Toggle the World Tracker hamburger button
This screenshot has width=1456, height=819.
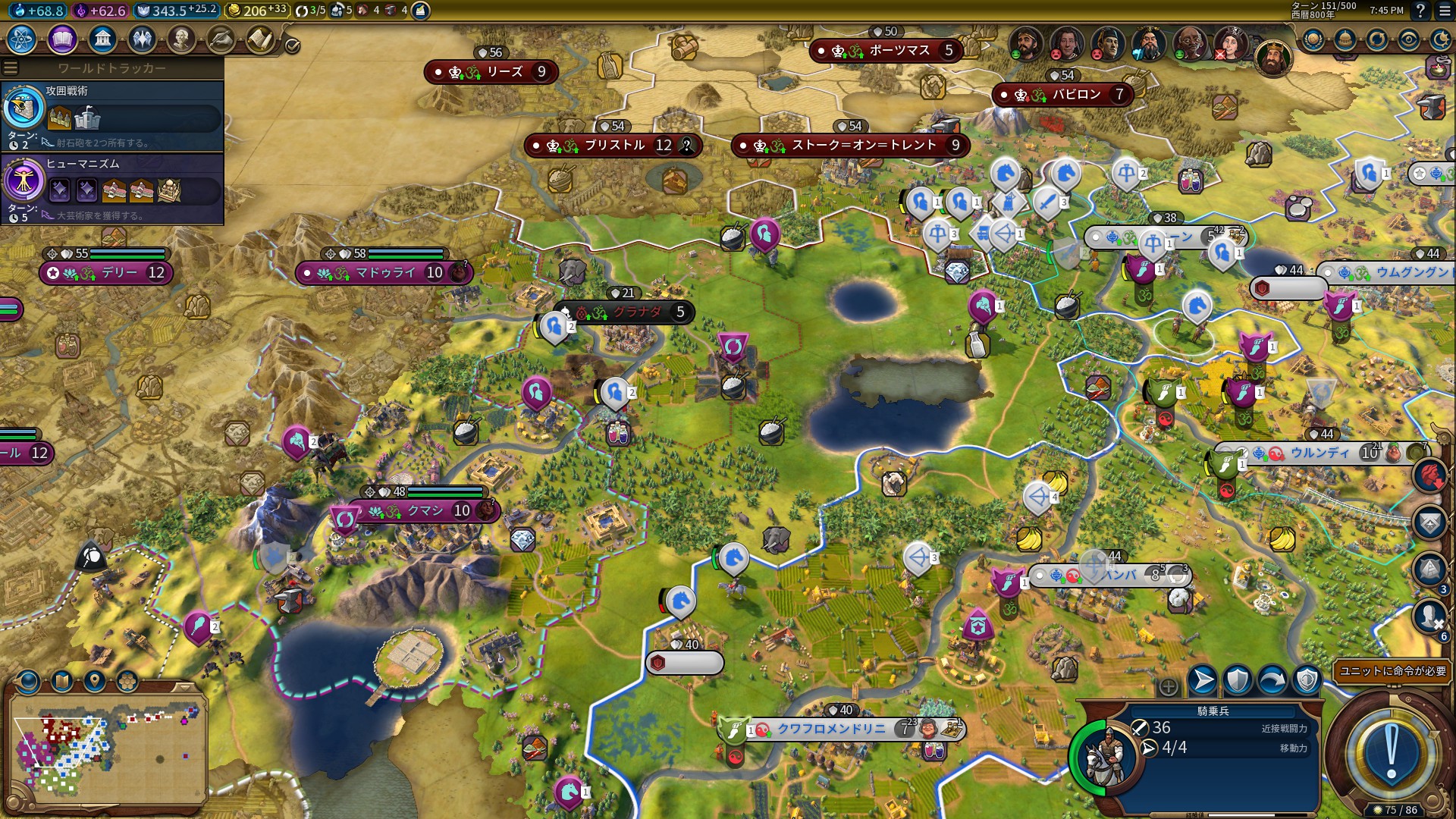[11, 68]
